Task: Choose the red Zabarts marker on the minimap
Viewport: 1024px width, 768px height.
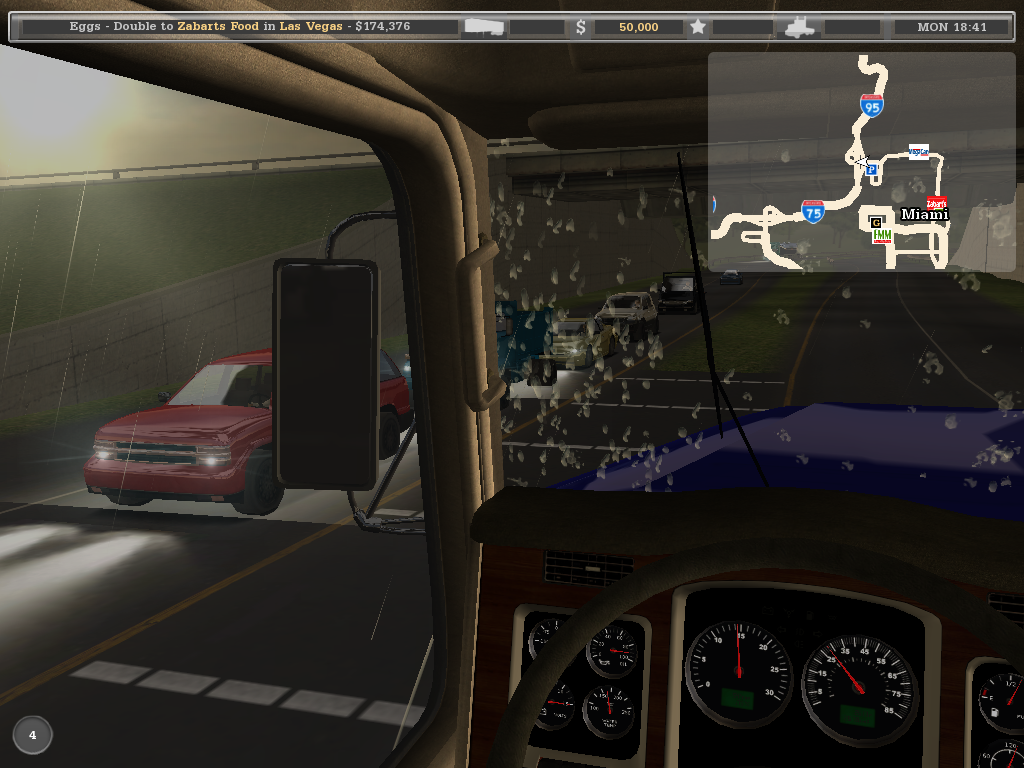Action: [937, 202]
